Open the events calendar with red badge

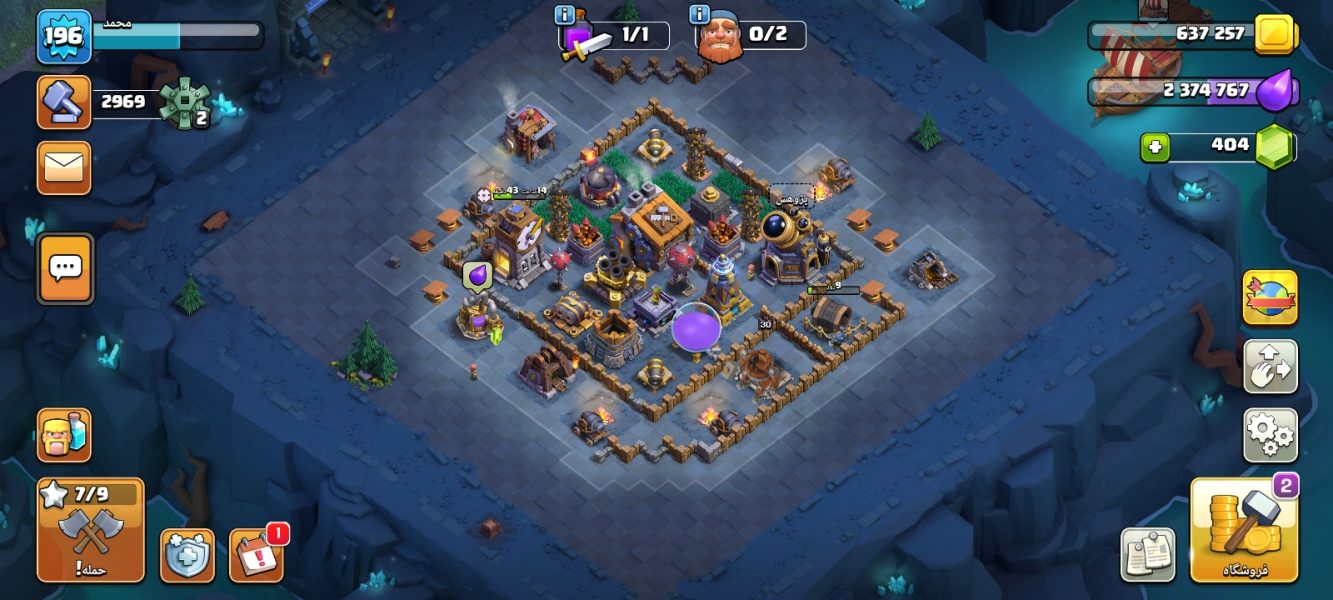(256, 555)
